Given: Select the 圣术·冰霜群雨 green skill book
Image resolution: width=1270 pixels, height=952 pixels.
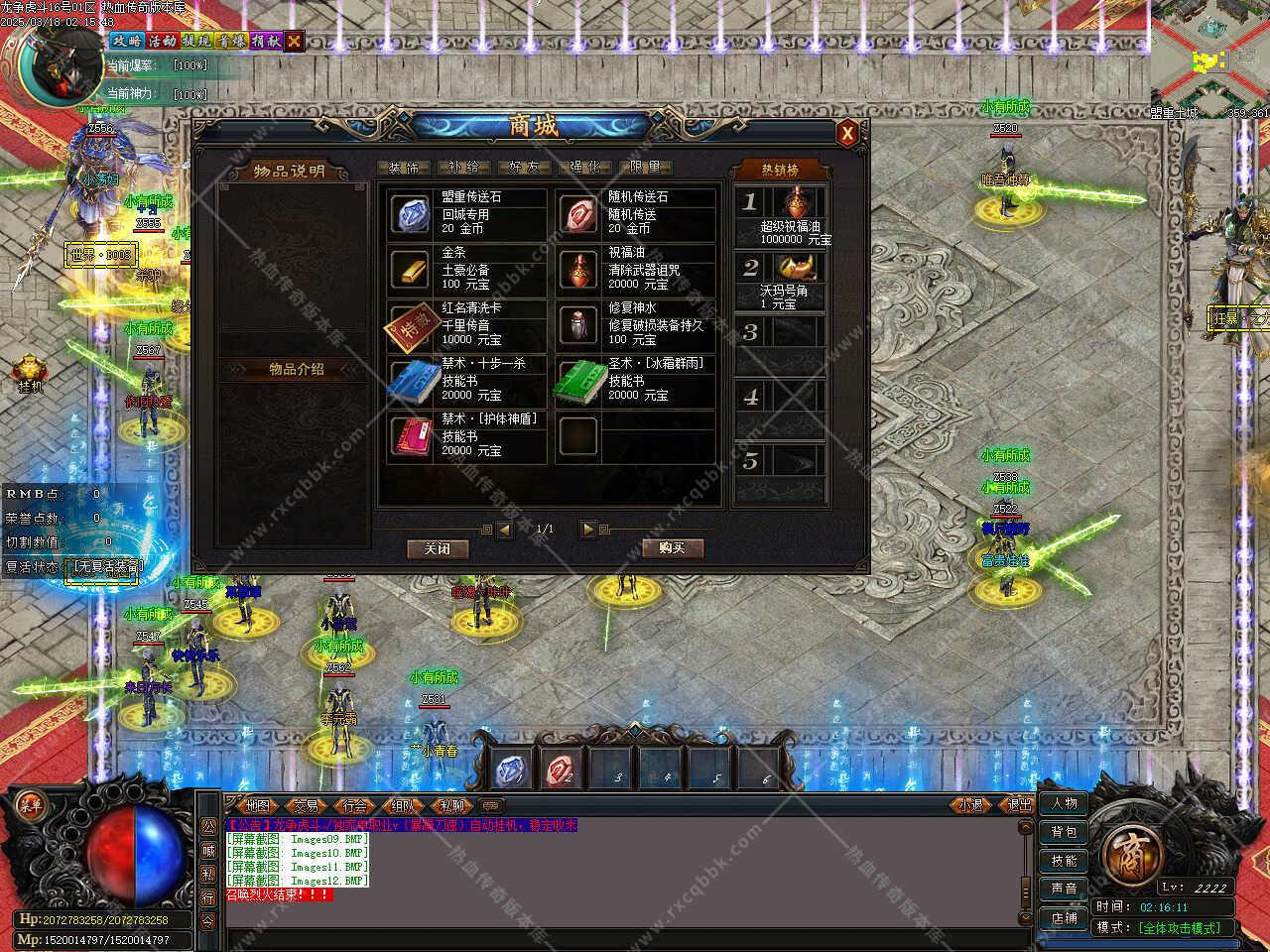Looking at the screenshot, I should click(x=577, y=380).
